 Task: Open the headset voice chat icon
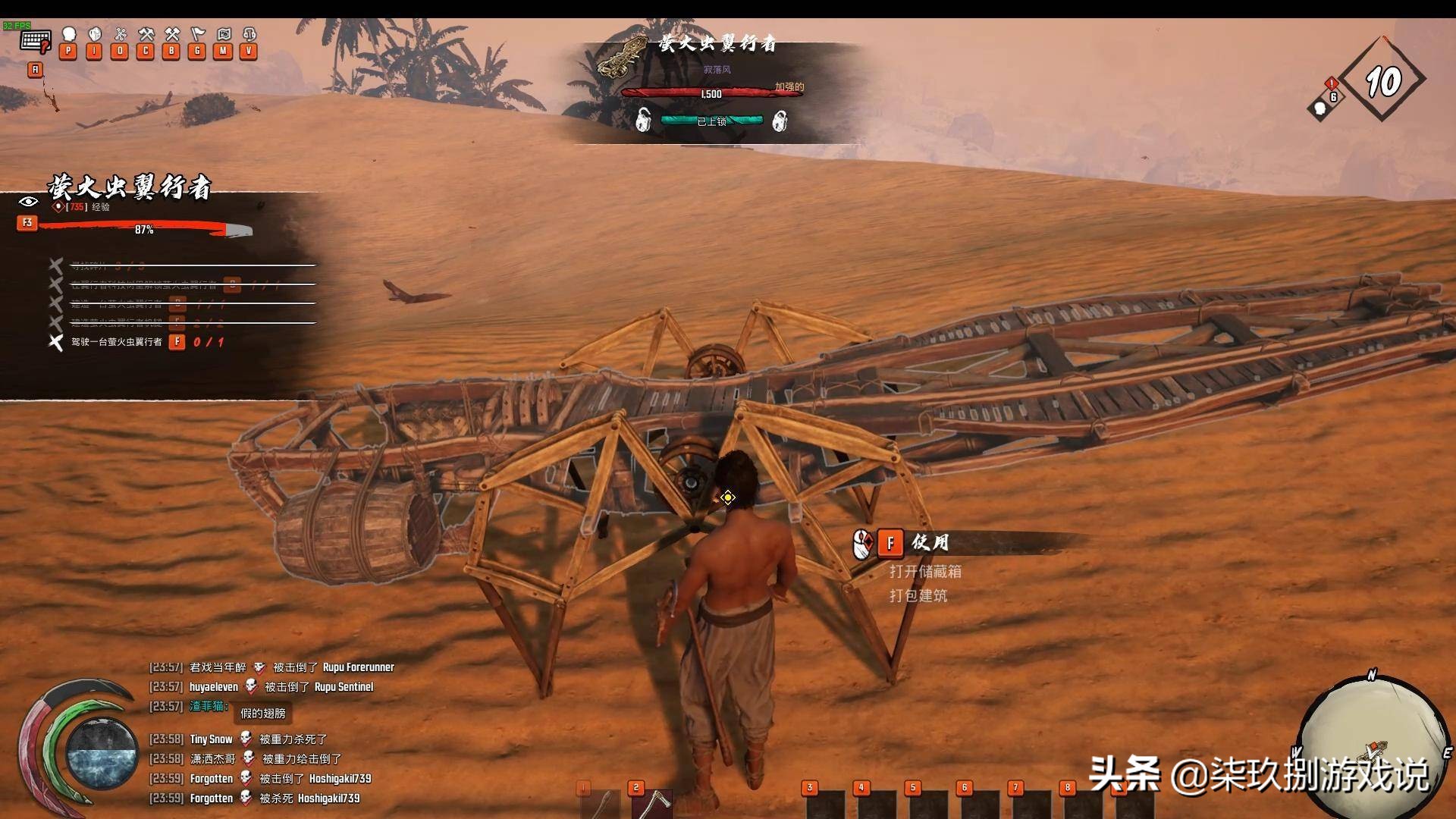249,35
